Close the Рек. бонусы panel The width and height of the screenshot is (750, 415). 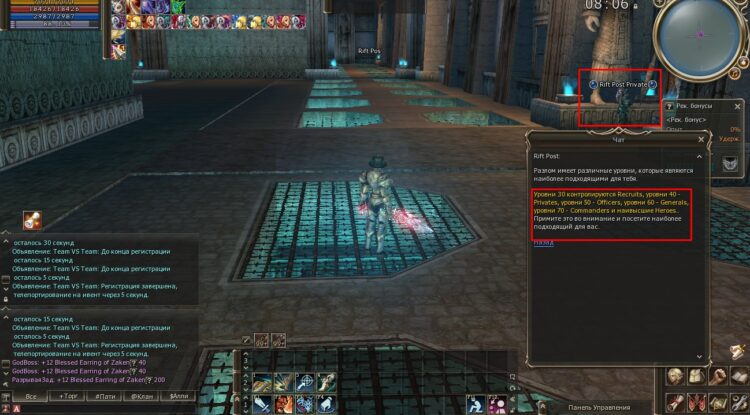(x=737, y=105)
